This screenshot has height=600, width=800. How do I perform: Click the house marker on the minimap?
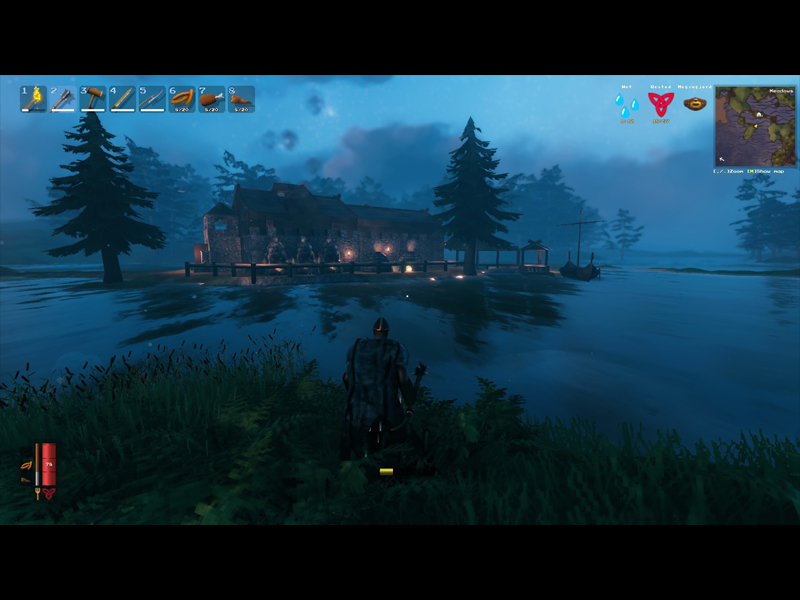coord(758,115)
